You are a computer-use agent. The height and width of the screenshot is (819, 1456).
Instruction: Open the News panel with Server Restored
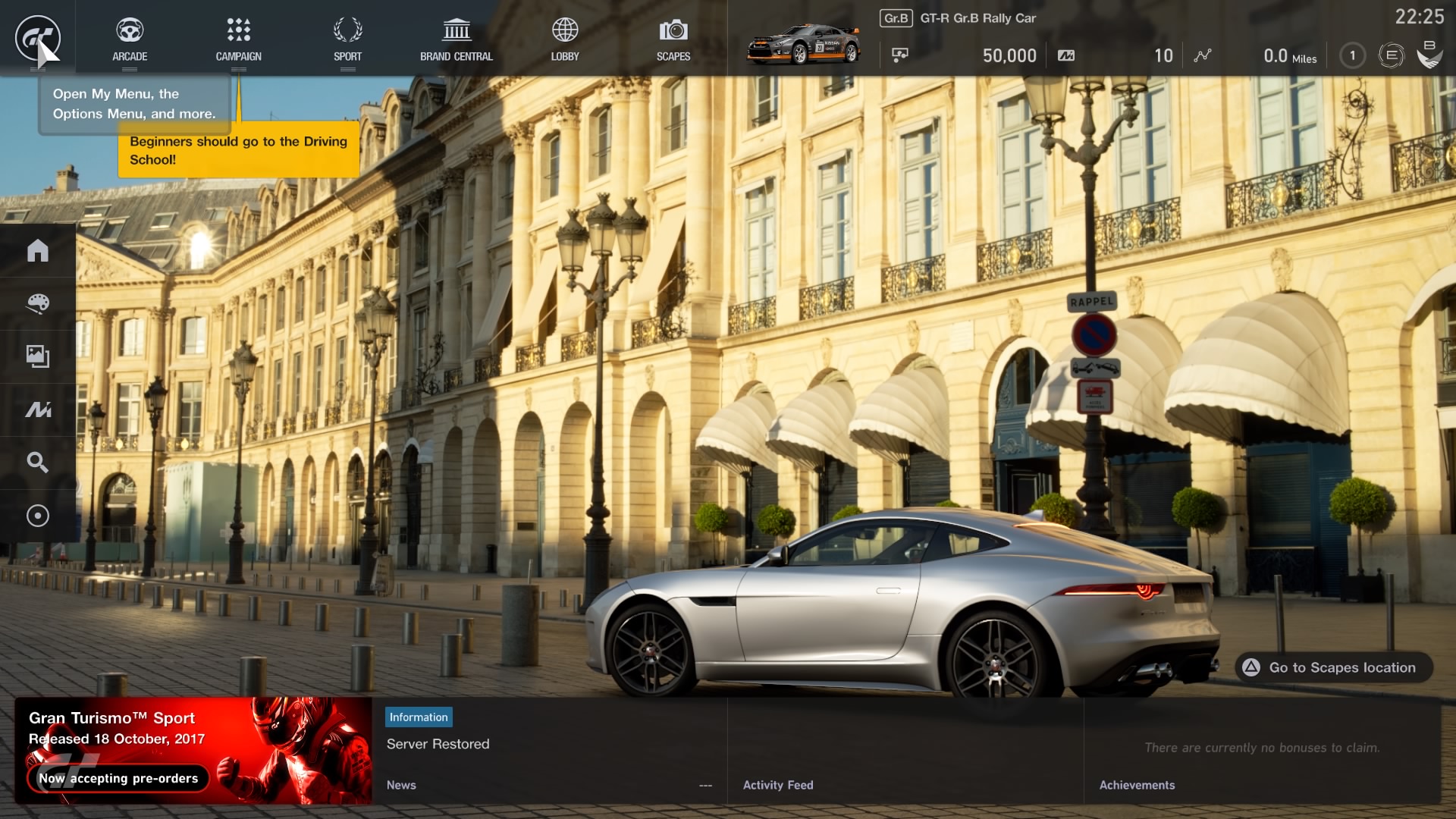click(x=549, y=751)
